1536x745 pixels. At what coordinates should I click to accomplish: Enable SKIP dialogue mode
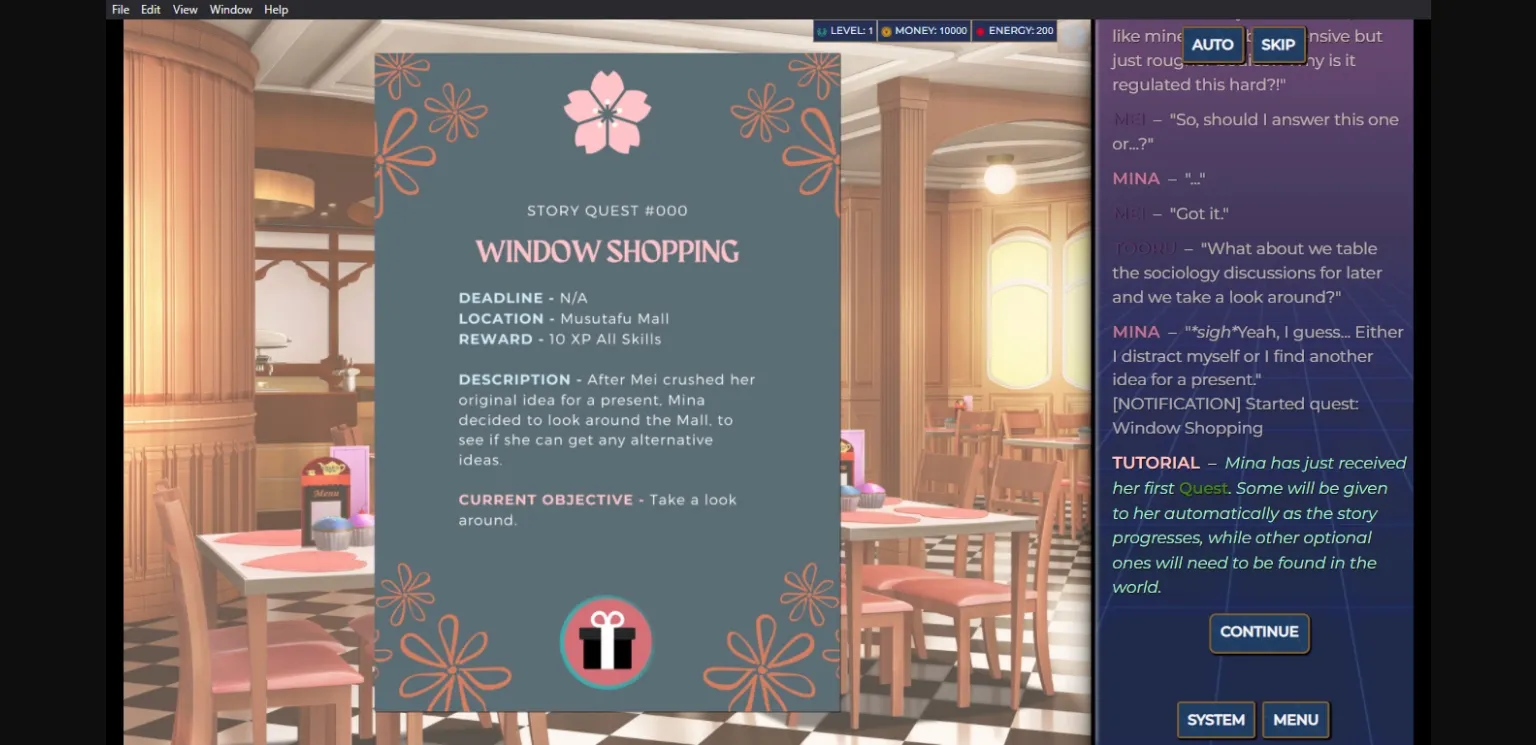[1278, 44]
